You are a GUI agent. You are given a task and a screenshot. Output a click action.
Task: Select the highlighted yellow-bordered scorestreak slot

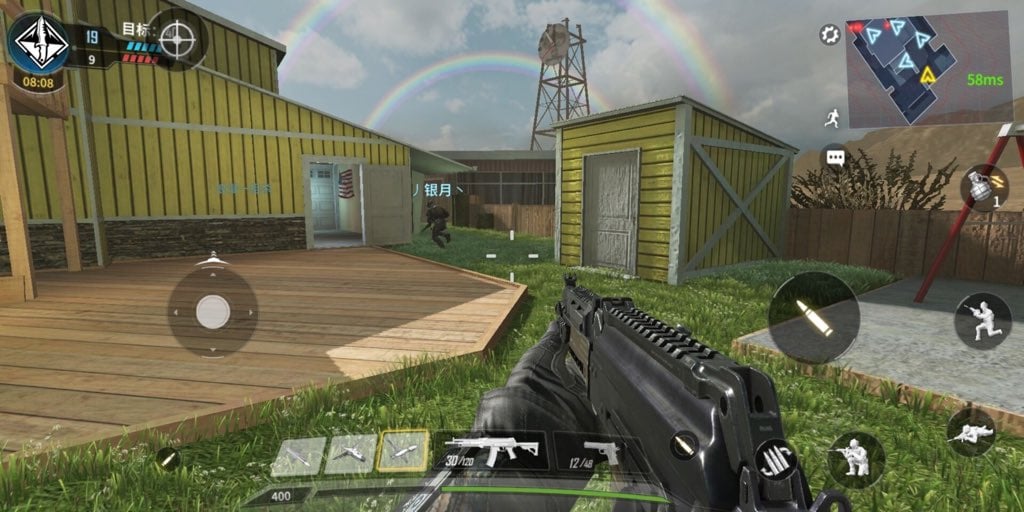pos(403,452)
